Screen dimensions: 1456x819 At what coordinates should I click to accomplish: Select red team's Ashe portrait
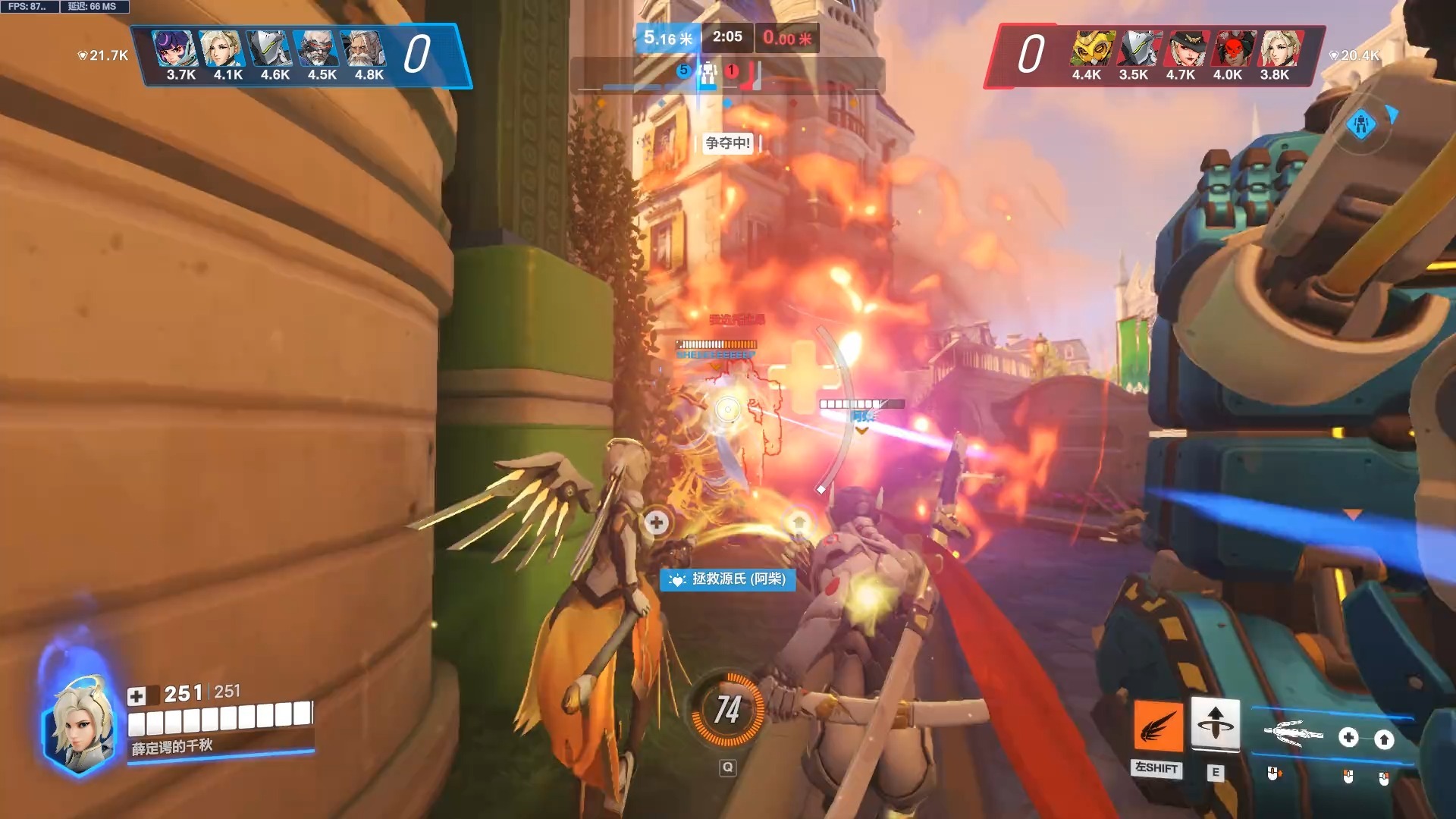(1187, 49)
